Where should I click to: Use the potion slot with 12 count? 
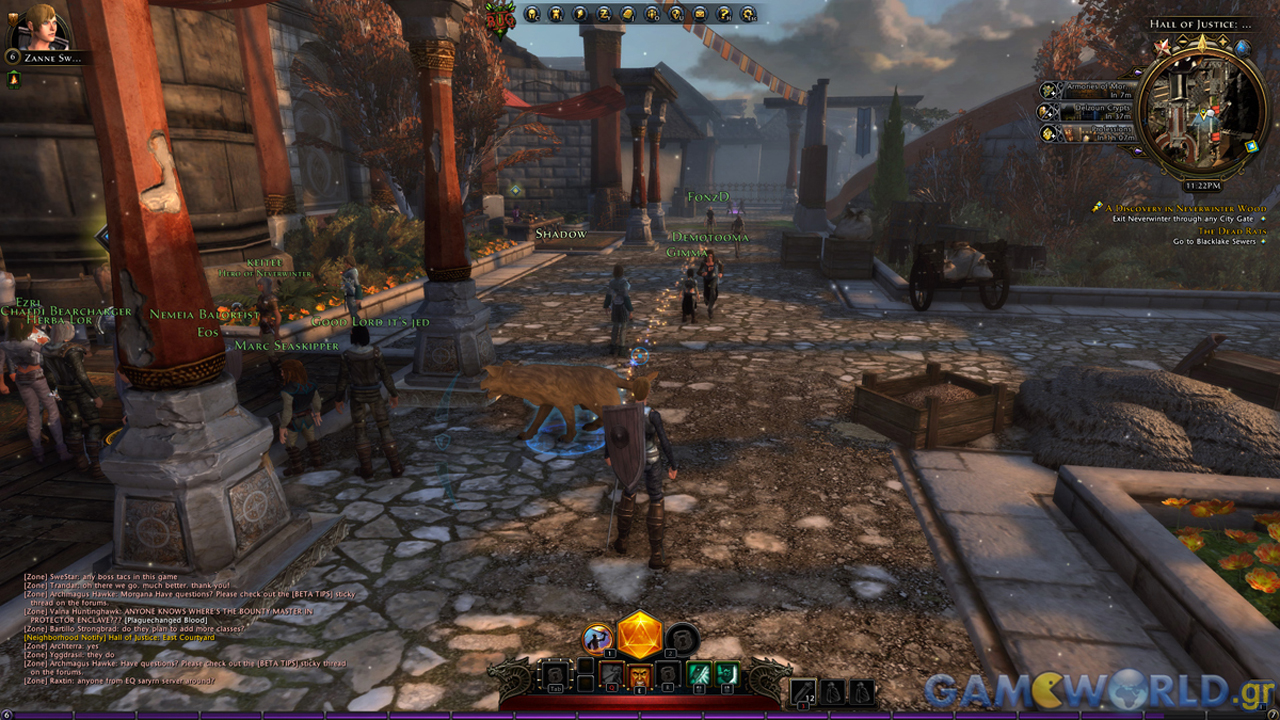pos(803,690)
